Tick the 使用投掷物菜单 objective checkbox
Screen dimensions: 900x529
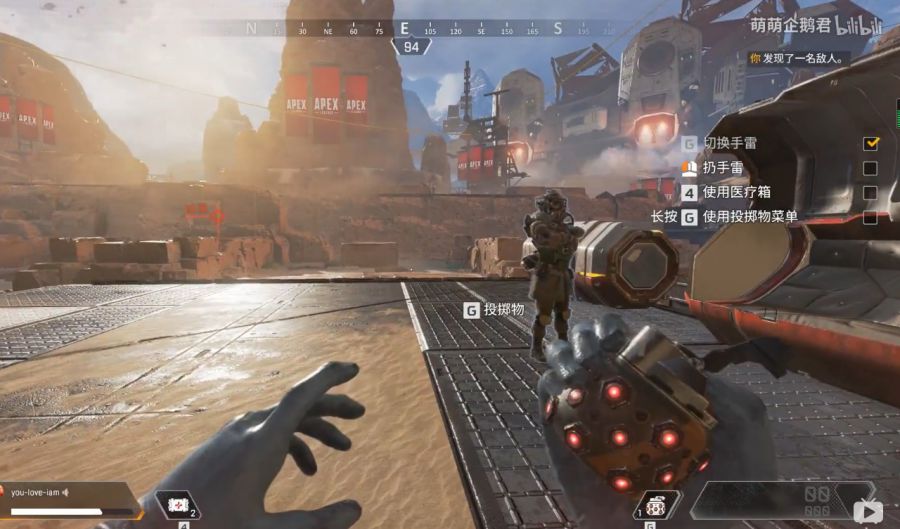pos(870,217)
